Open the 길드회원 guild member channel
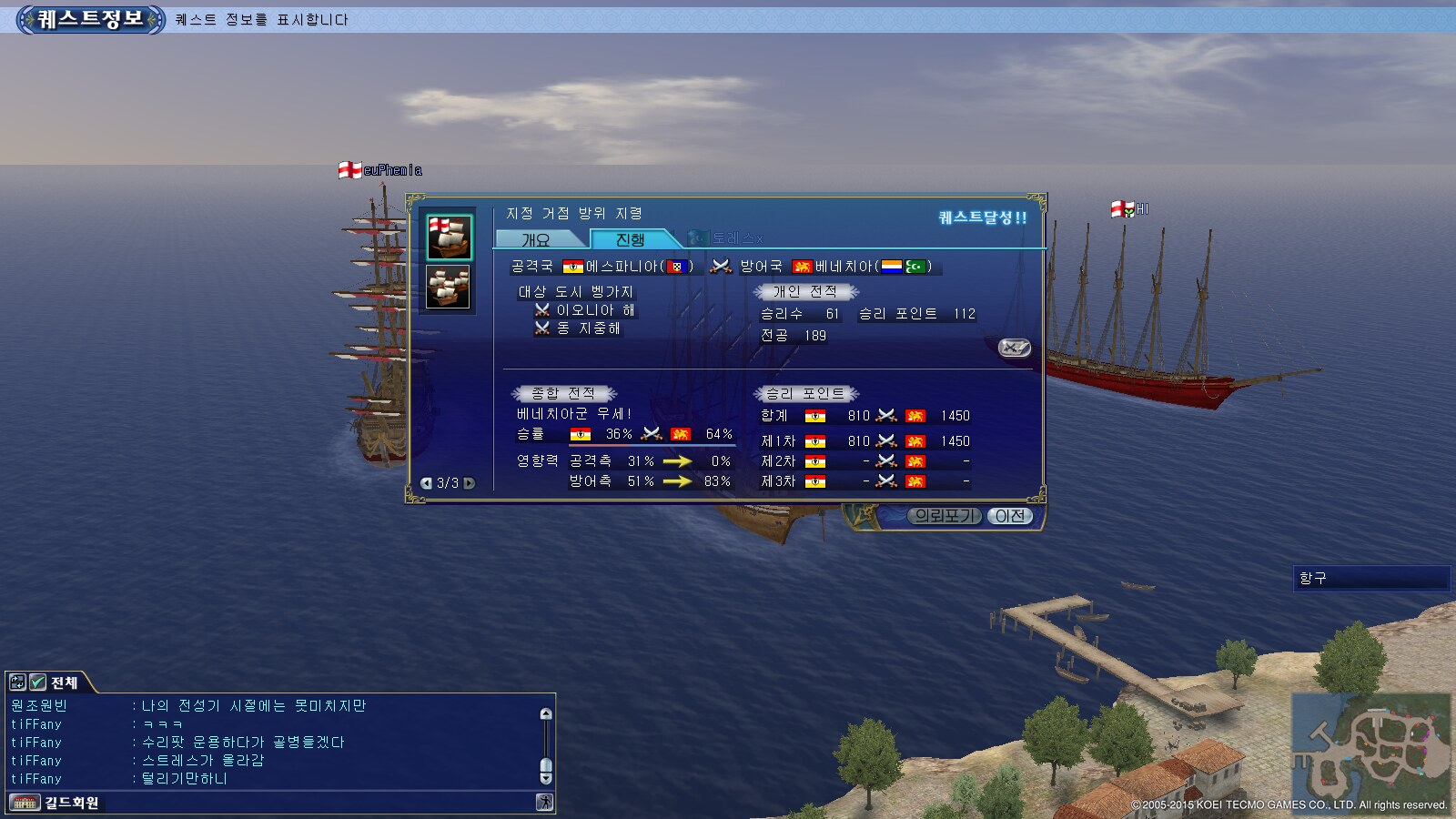This screenshot has height=819, width=1456. coord(71,803)
